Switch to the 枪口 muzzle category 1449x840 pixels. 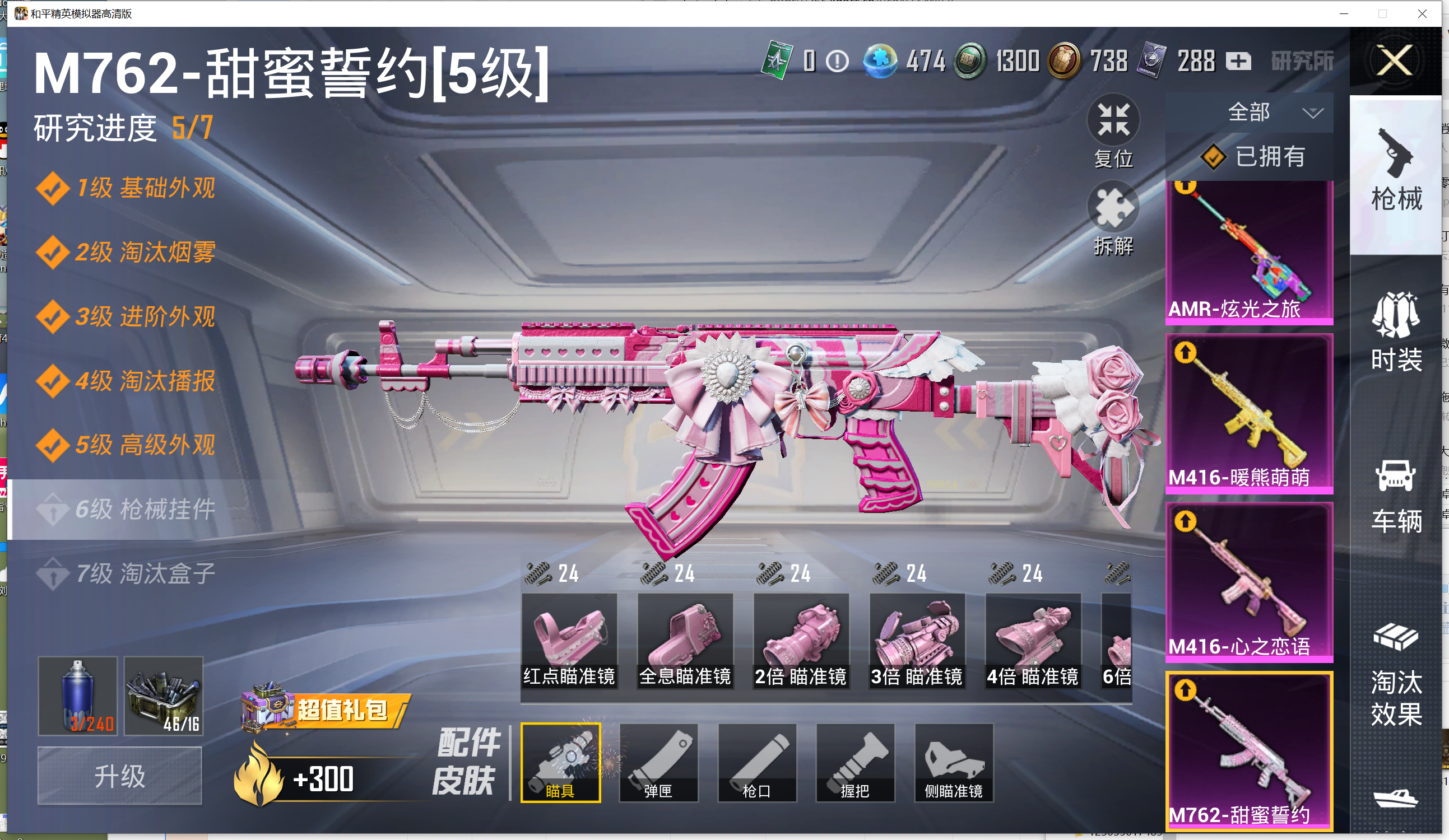[x=756, y=762]
